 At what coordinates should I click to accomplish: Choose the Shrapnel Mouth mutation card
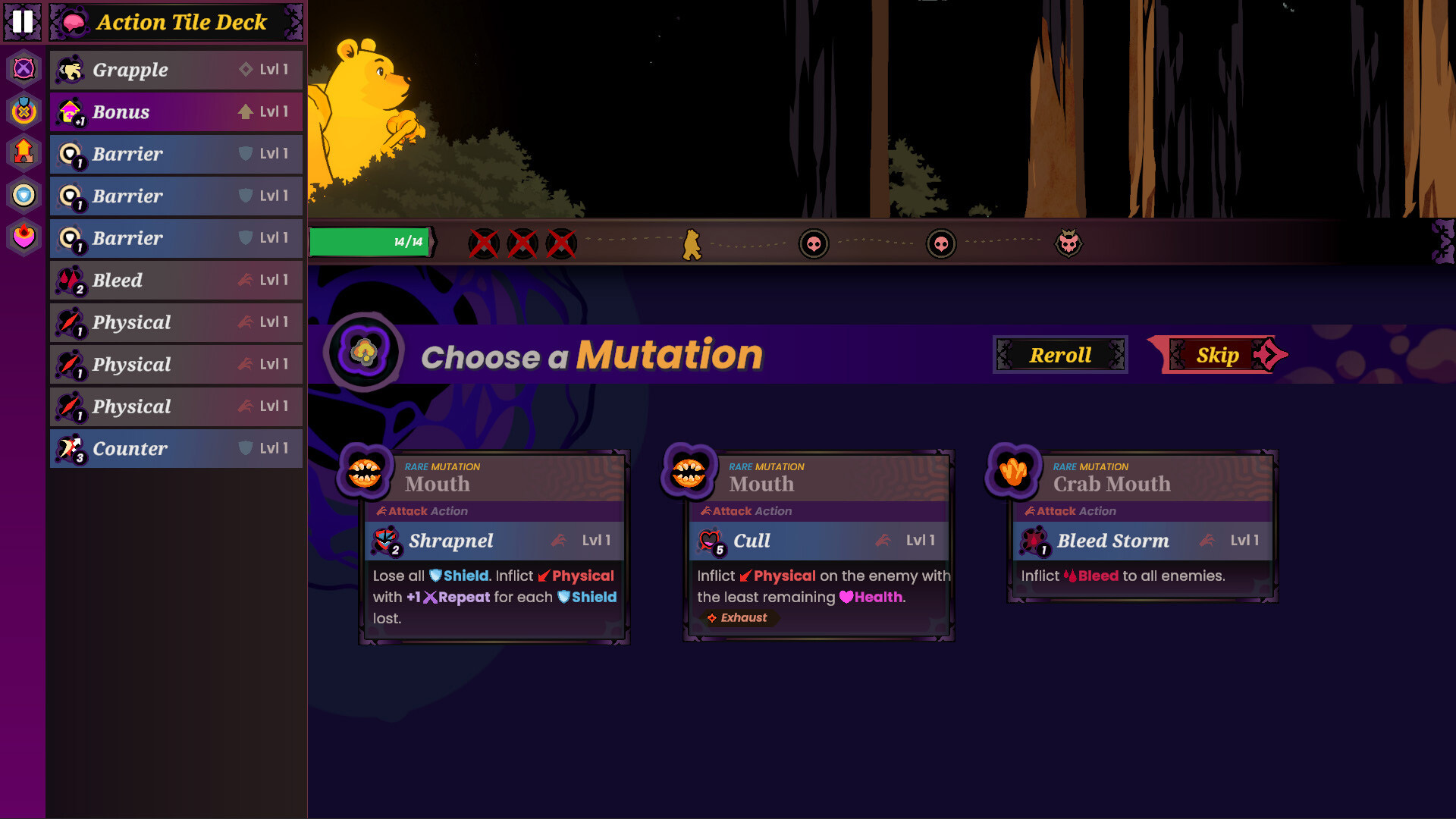(x=494, y=546)
